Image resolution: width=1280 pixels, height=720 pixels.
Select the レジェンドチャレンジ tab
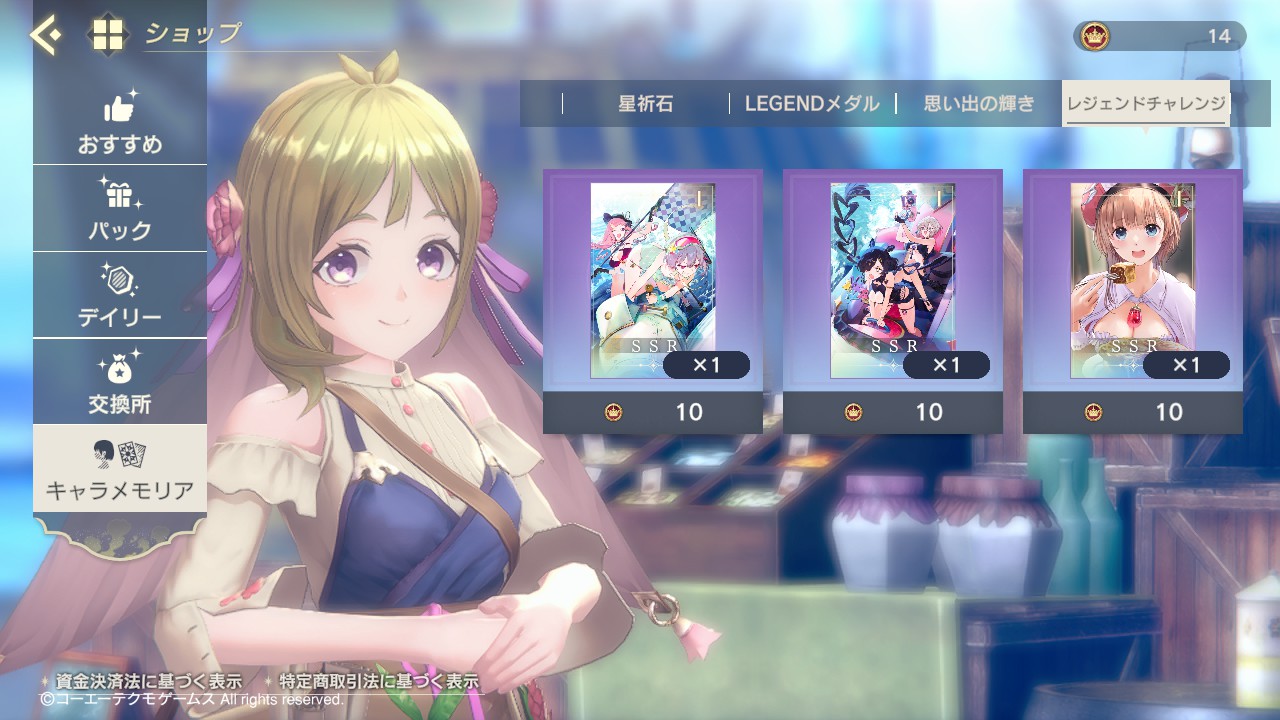[1146, 104]
